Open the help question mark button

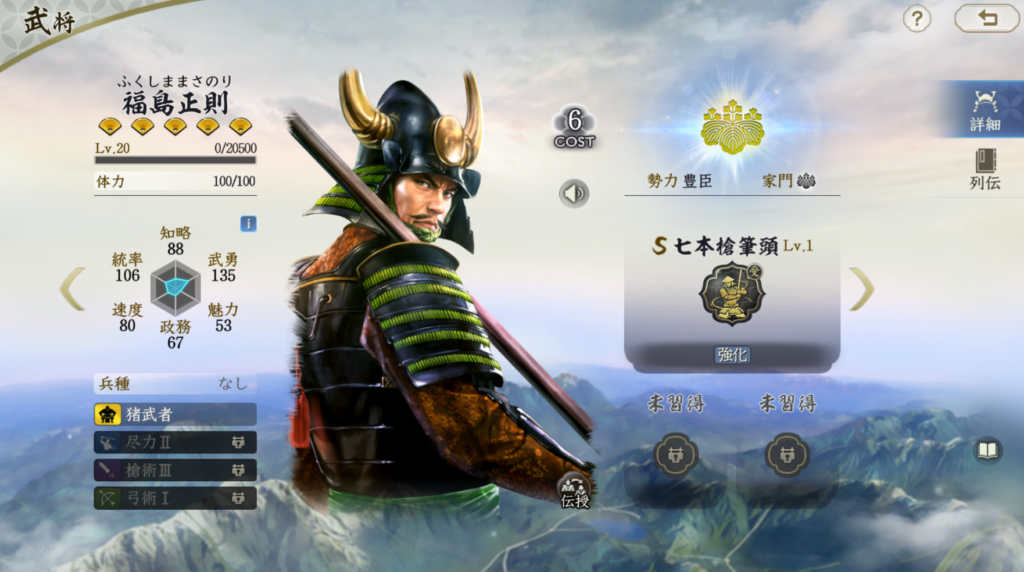(917, 18)
